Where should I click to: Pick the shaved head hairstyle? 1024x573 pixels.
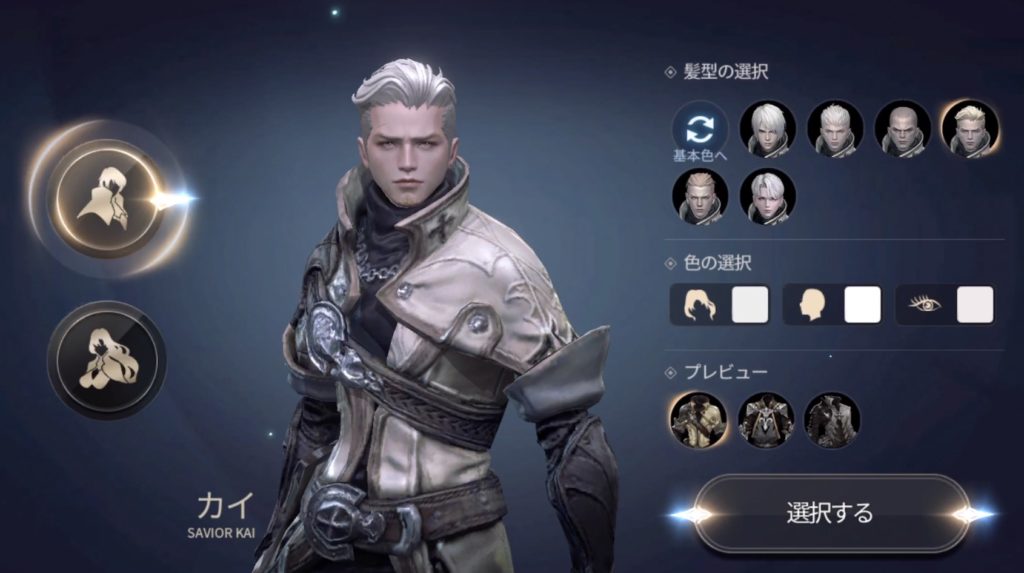tap(902, 129)
